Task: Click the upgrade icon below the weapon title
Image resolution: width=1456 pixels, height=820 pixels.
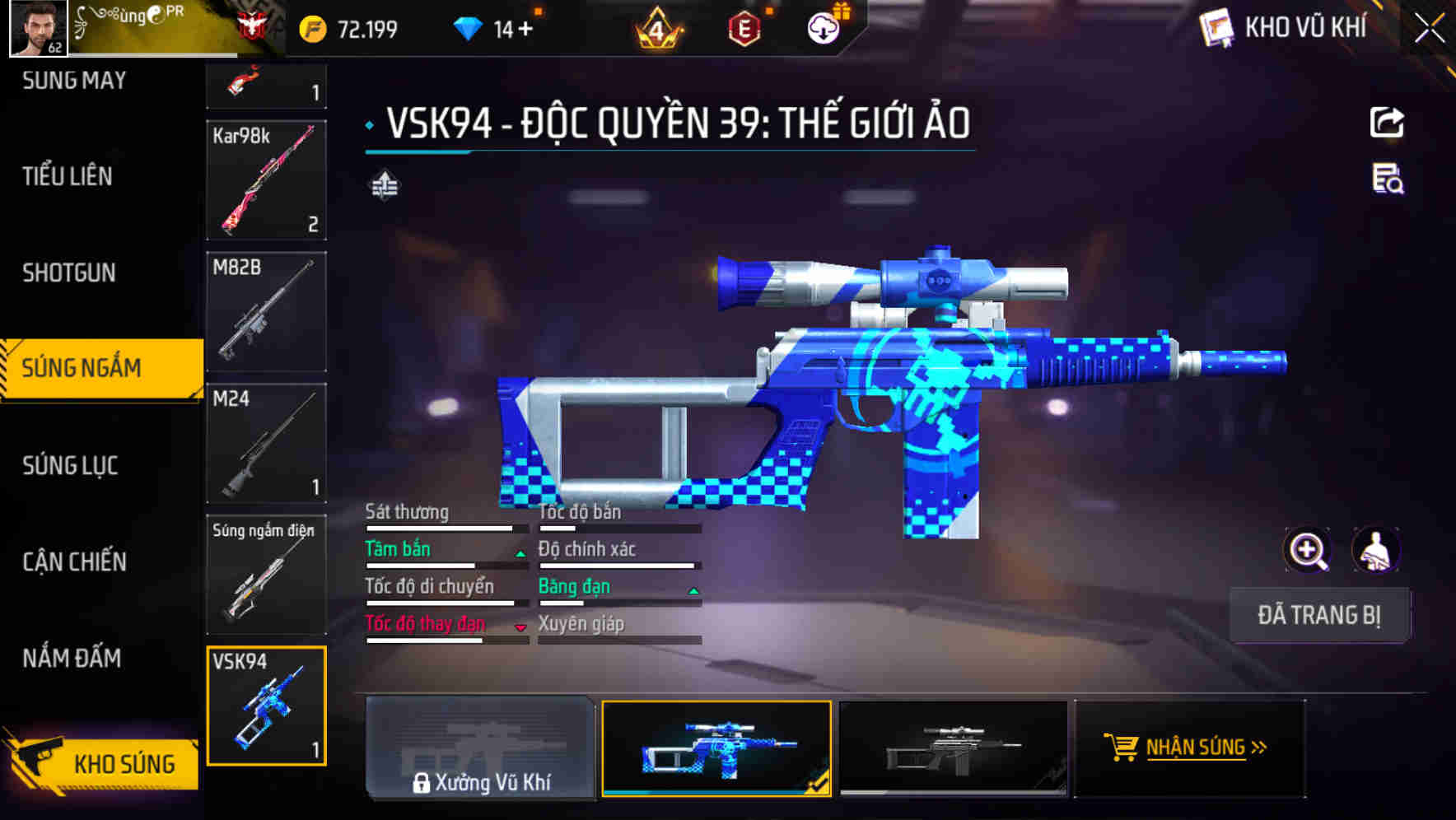Action: [385, 185]
